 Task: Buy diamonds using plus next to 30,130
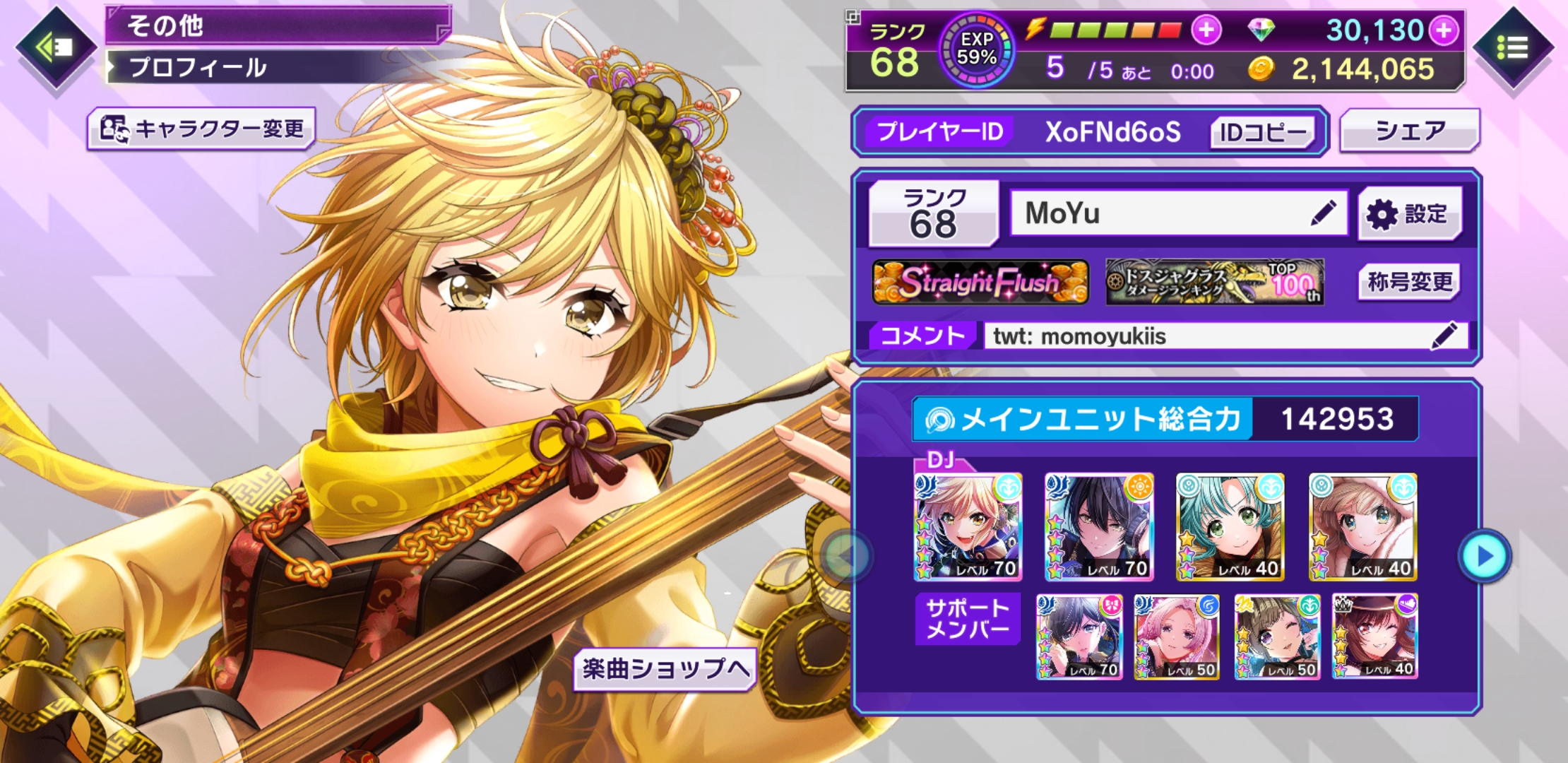[1444, 30]
